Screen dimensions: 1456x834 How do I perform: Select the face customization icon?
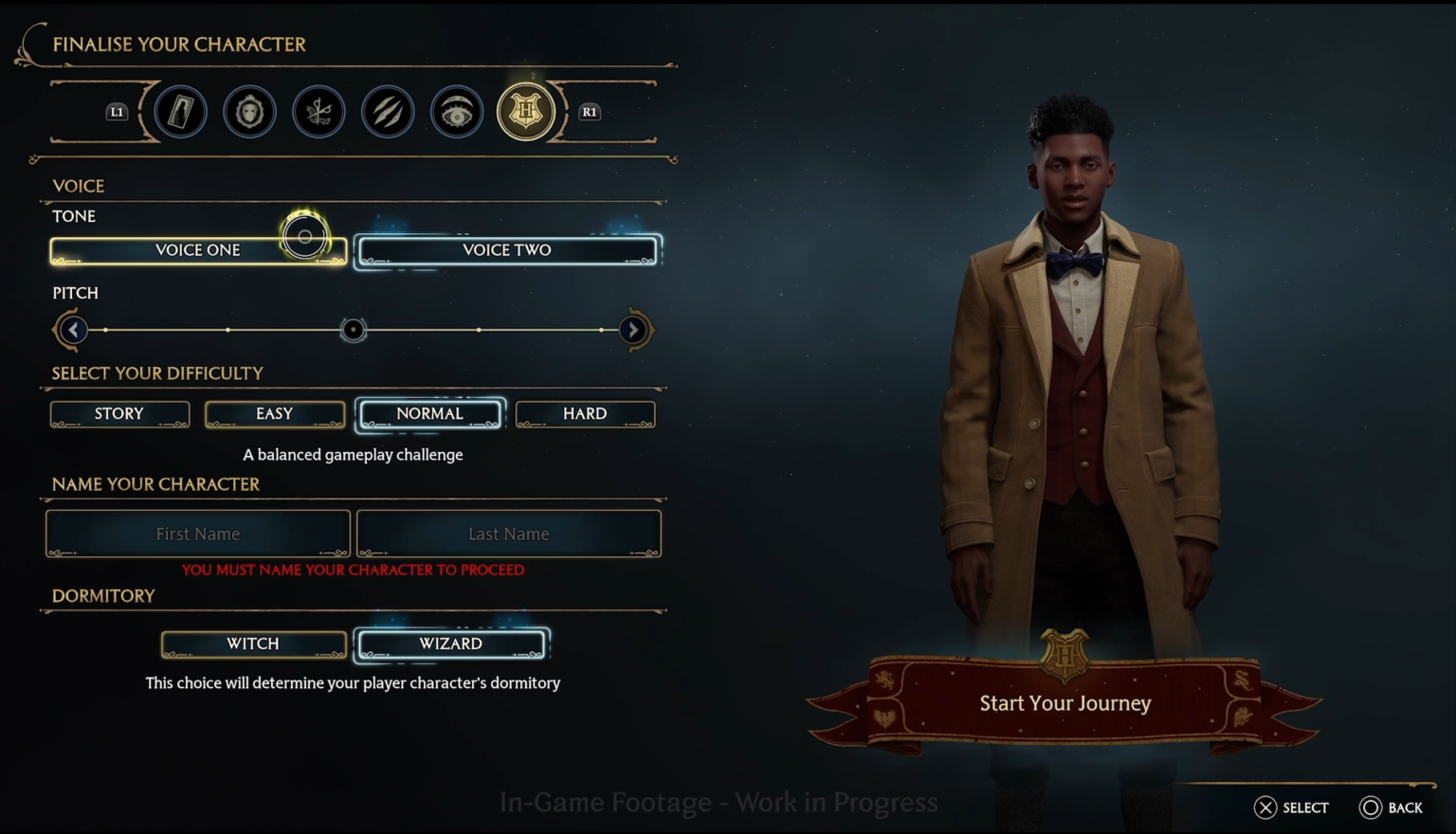[x=249, y=111]
